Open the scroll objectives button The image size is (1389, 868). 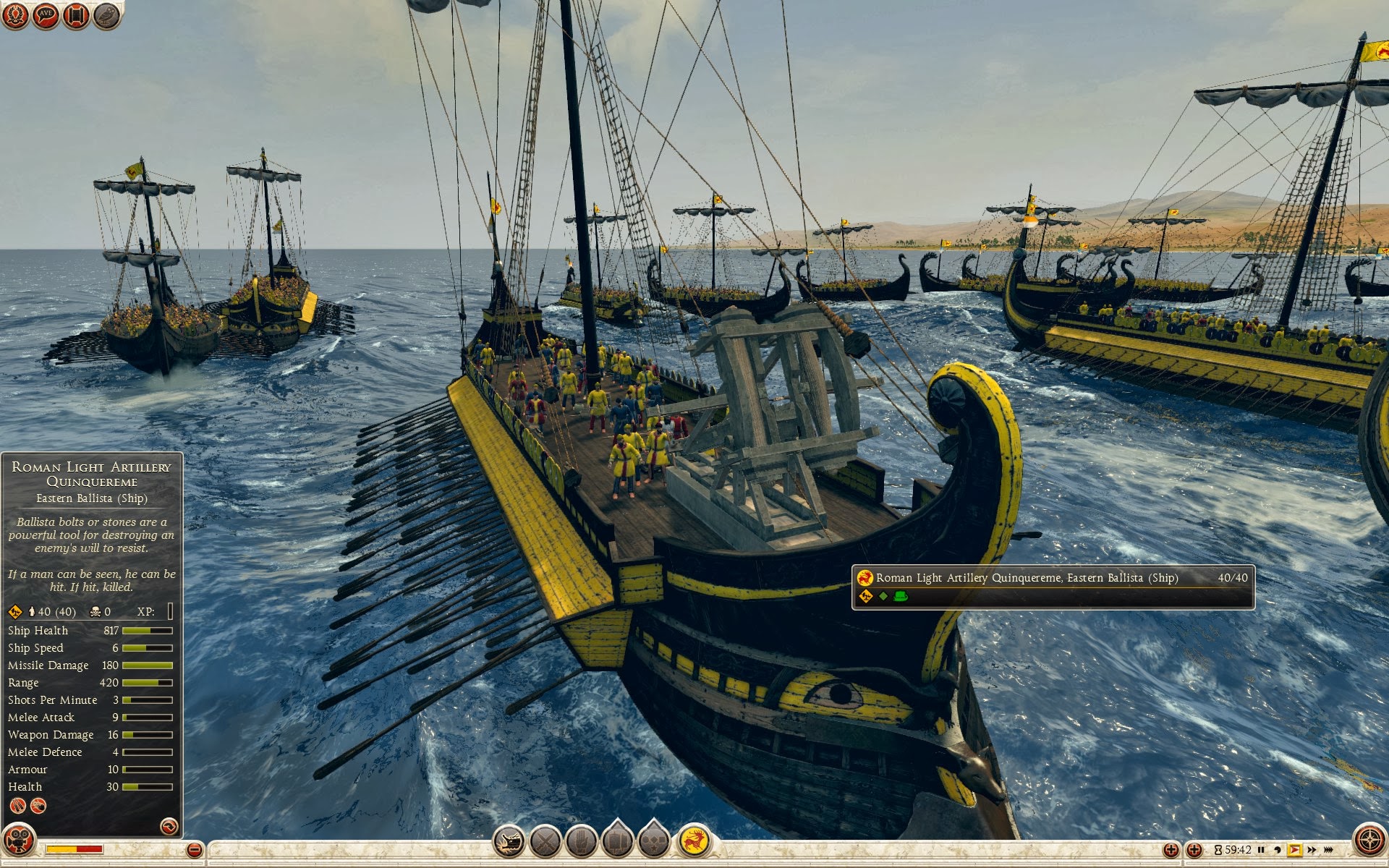(76, 15)
